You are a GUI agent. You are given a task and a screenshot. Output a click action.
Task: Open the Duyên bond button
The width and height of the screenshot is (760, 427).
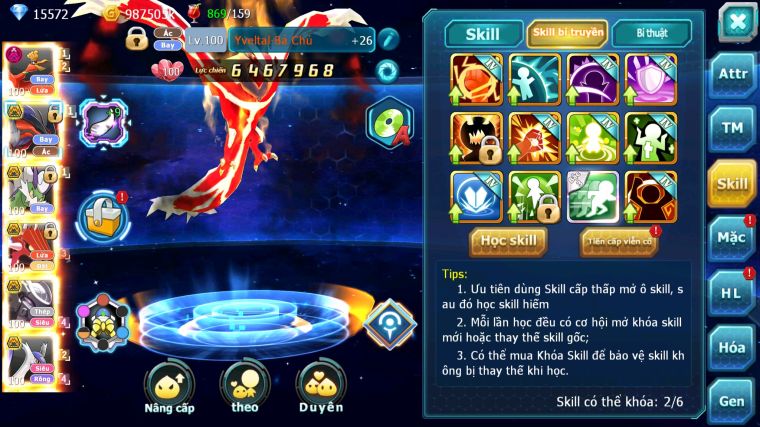pos(320,389)
